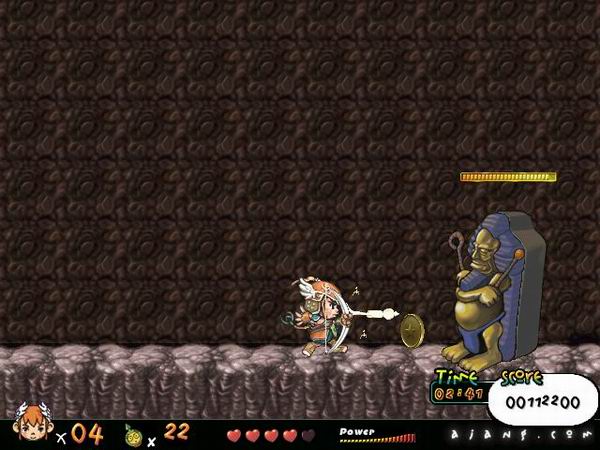Select the green fruit collectible icon

coord(133,435)
